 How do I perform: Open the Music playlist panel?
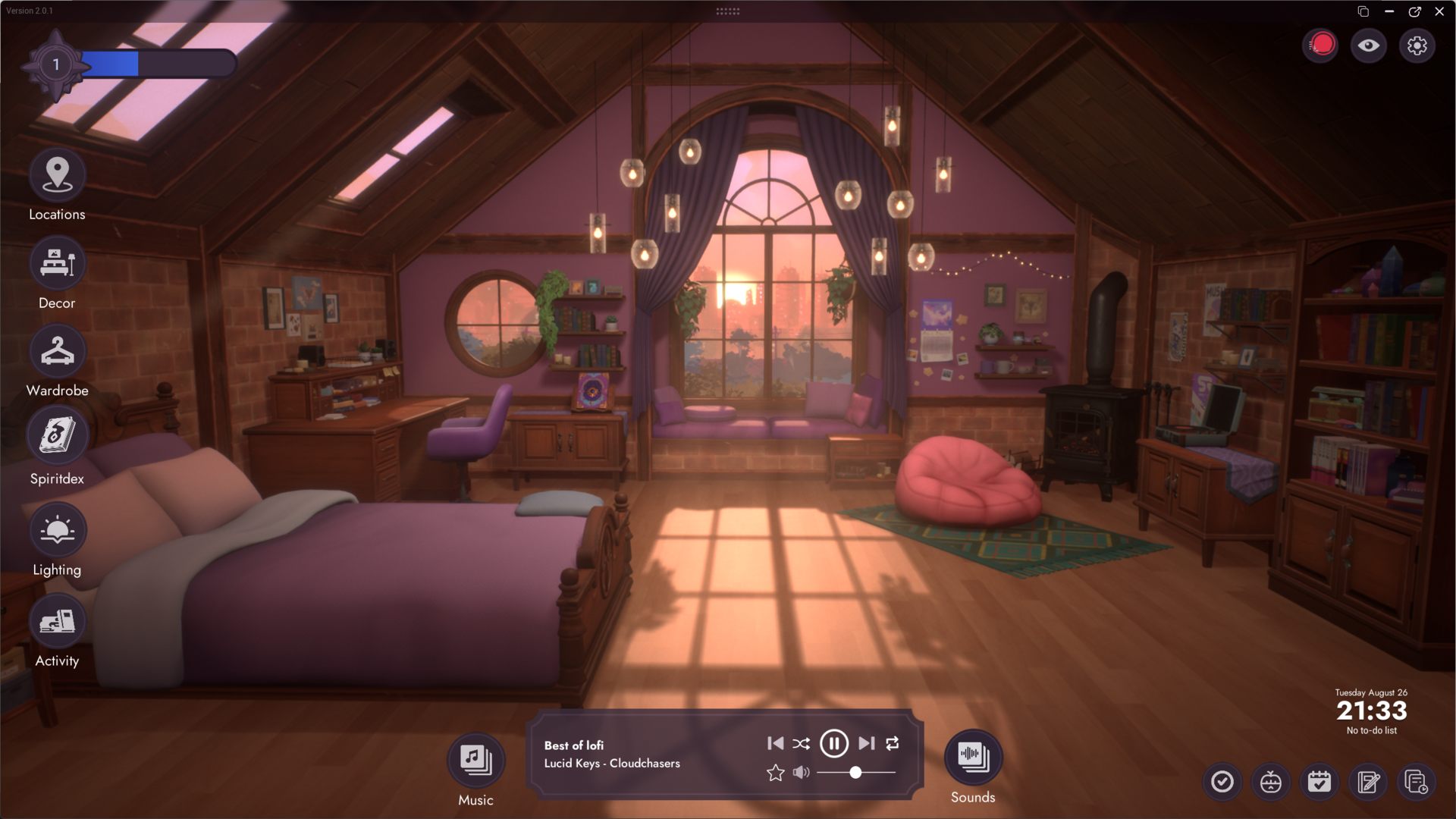[x=475, y=759]
